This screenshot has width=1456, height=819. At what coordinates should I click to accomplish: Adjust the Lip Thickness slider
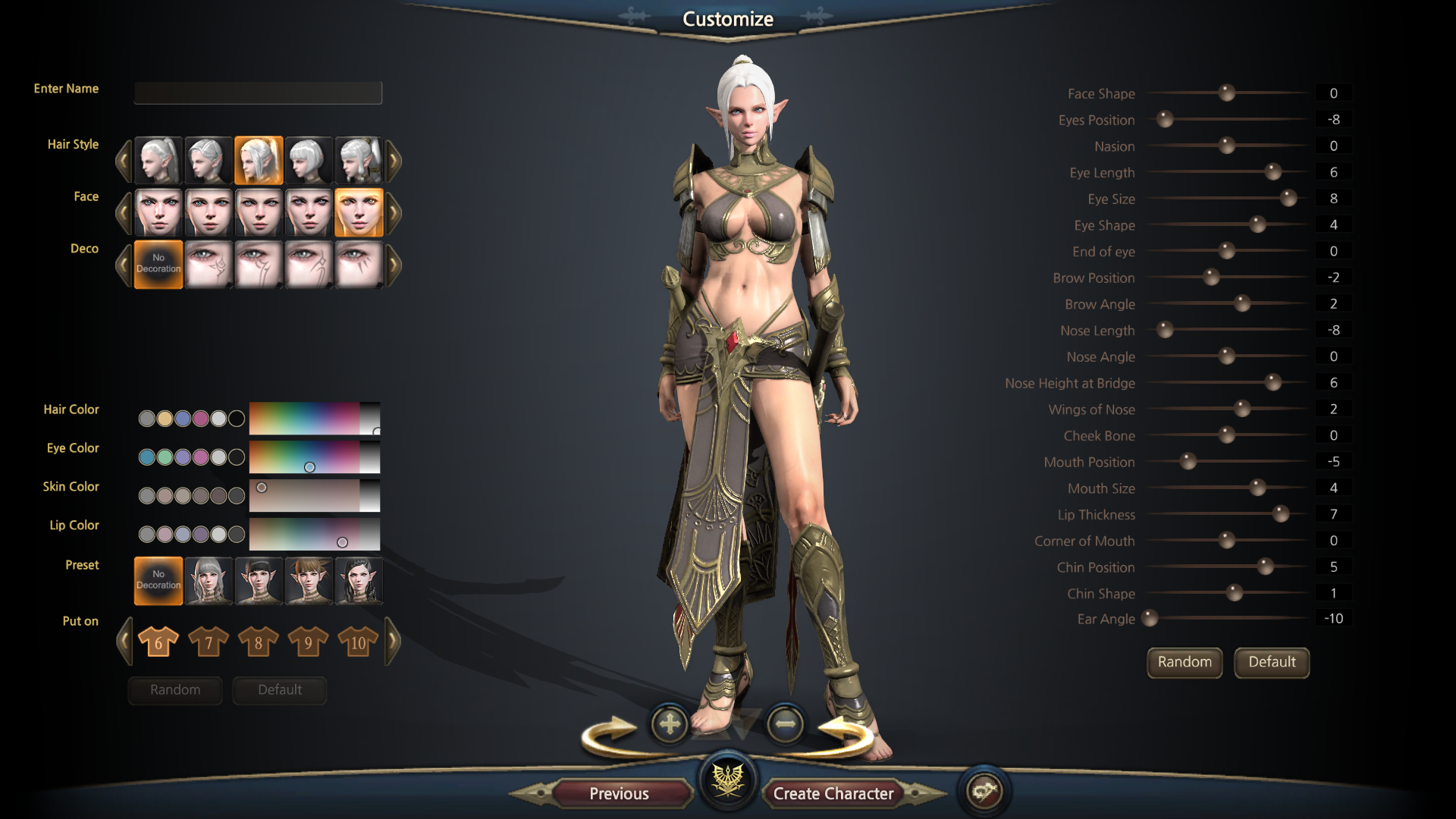[x=1281, y=514]
